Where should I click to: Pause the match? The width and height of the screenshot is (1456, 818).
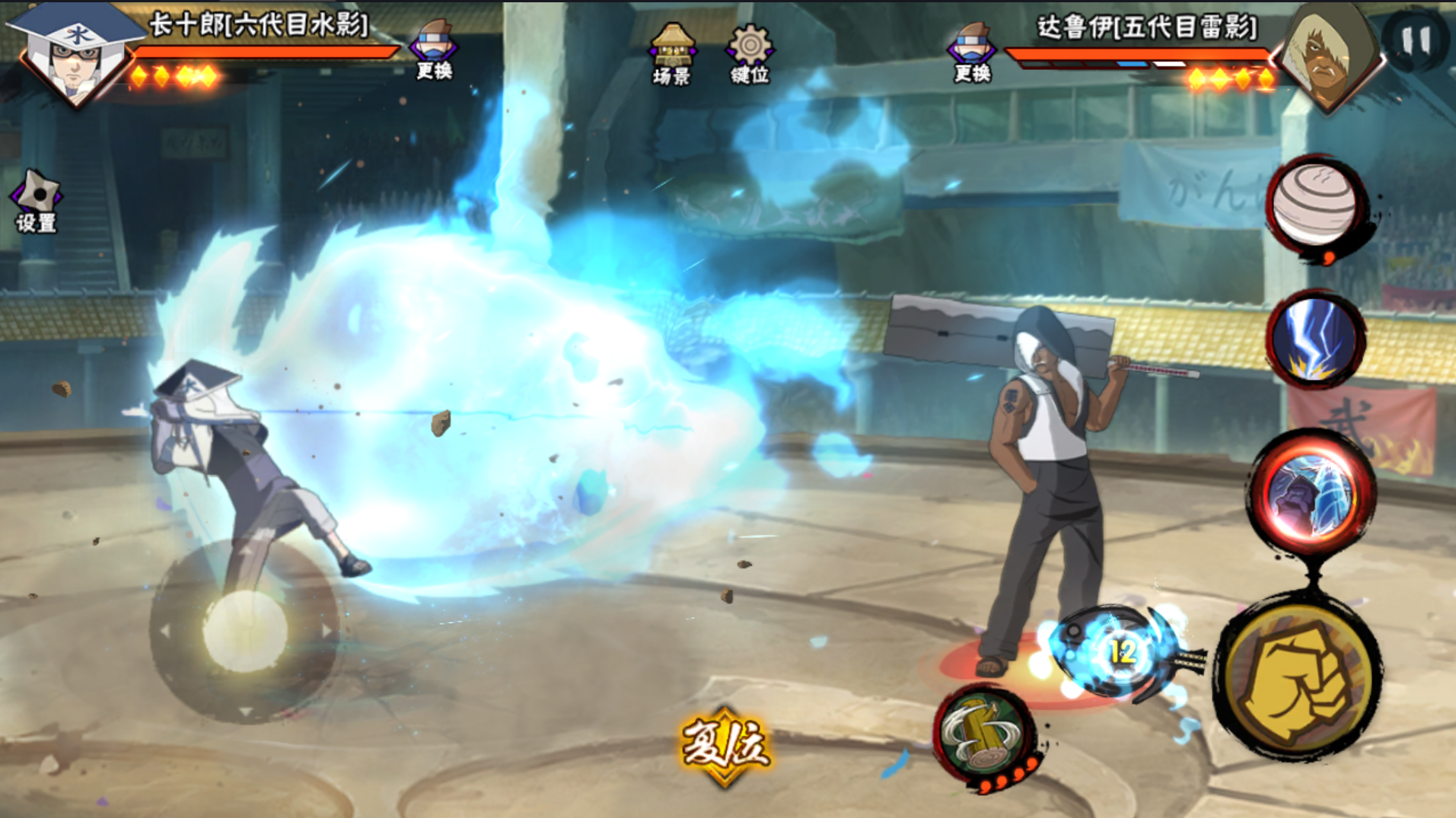1414,40
